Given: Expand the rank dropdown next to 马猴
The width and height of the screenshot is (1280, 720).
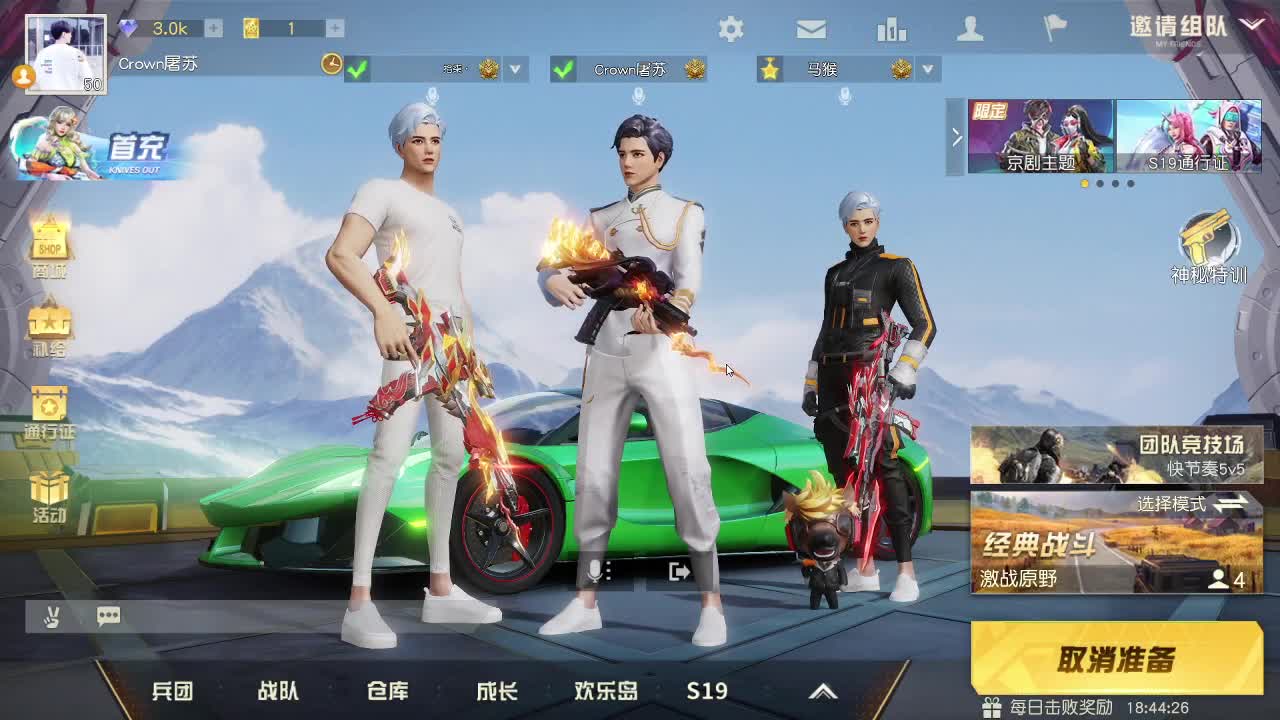Looking at the screenshot, I should click(x=928, y=70).
